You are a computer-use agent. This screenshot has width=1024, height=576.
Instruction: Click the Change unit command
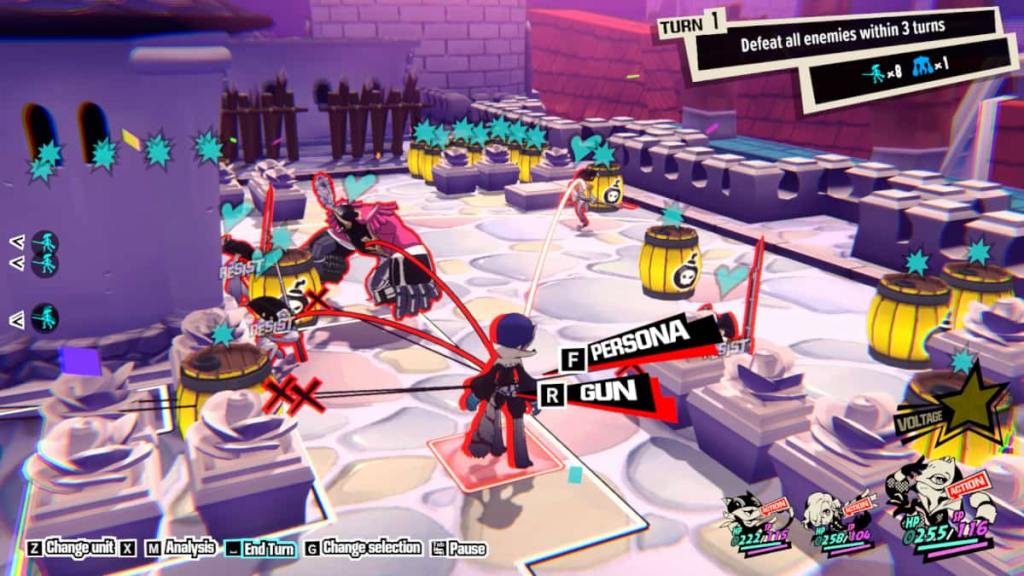[x=71, y=548]
